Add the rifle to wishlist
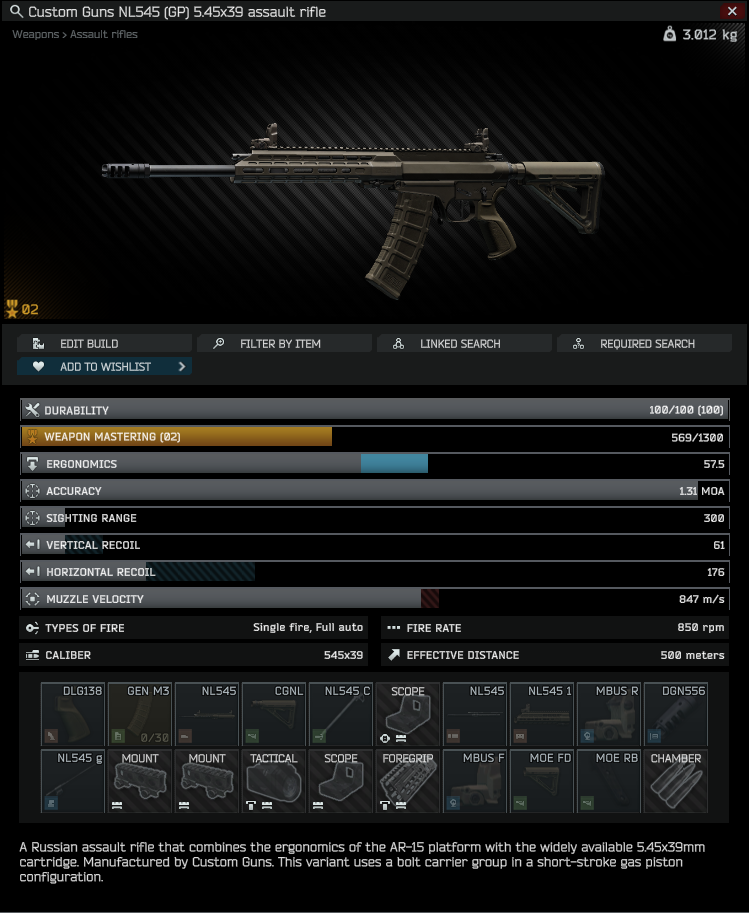Screen dimensions: 749x913 (x=104, y=367)
